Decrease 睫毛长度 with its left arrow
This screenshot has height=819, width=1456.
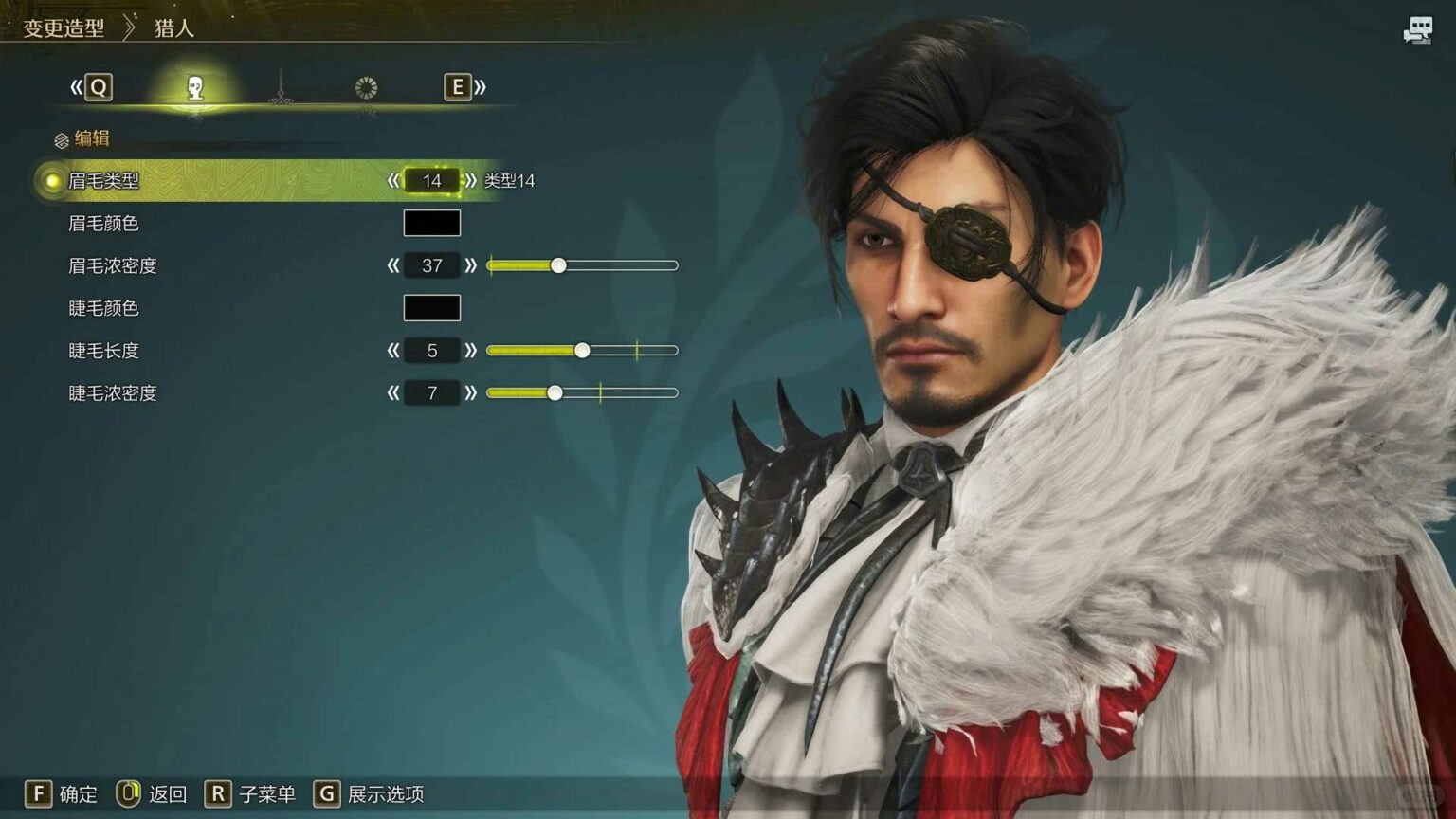(393, 351)
